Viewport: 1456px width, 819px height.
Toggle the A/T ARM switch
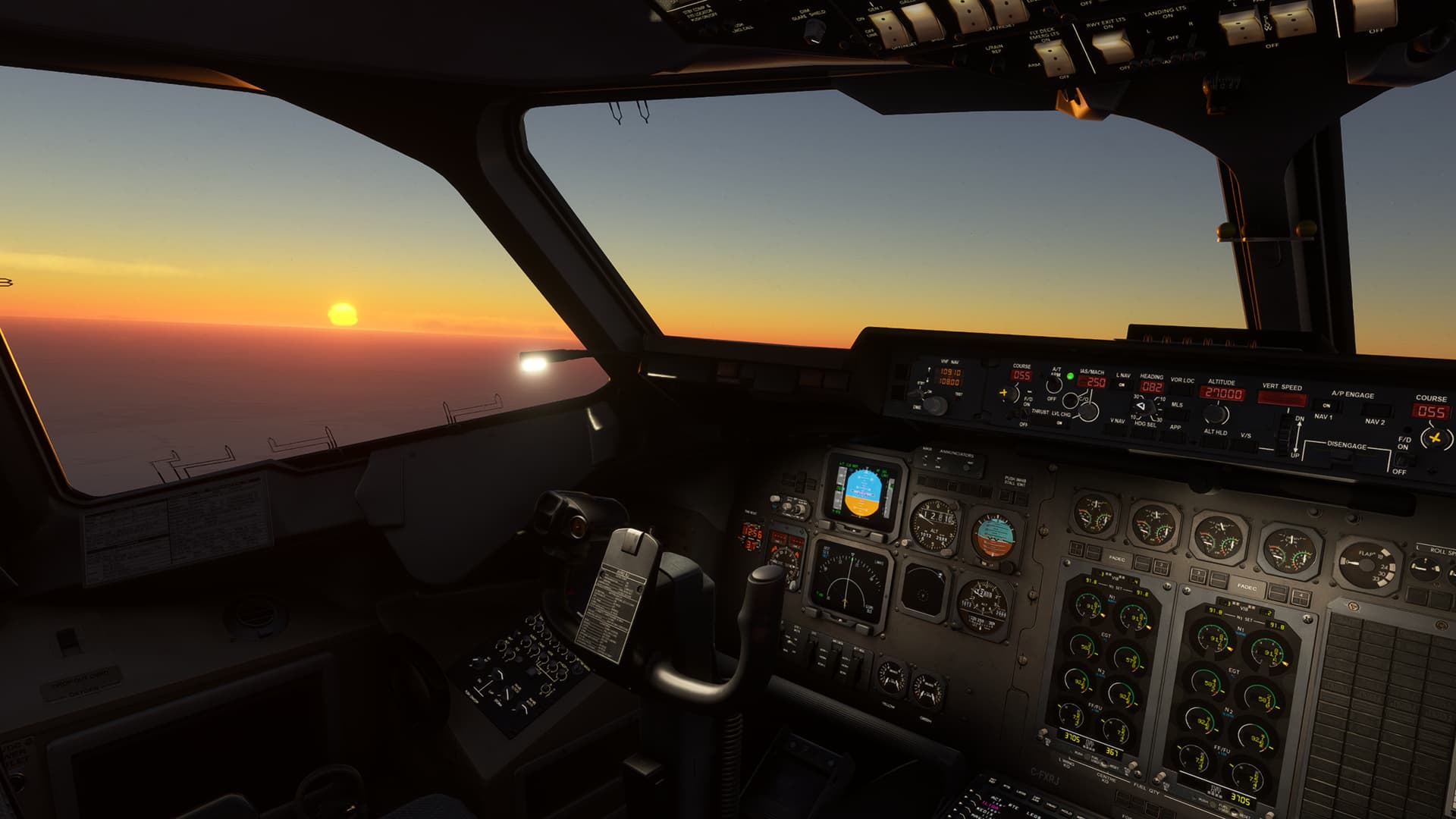[x=1054, y=385]
